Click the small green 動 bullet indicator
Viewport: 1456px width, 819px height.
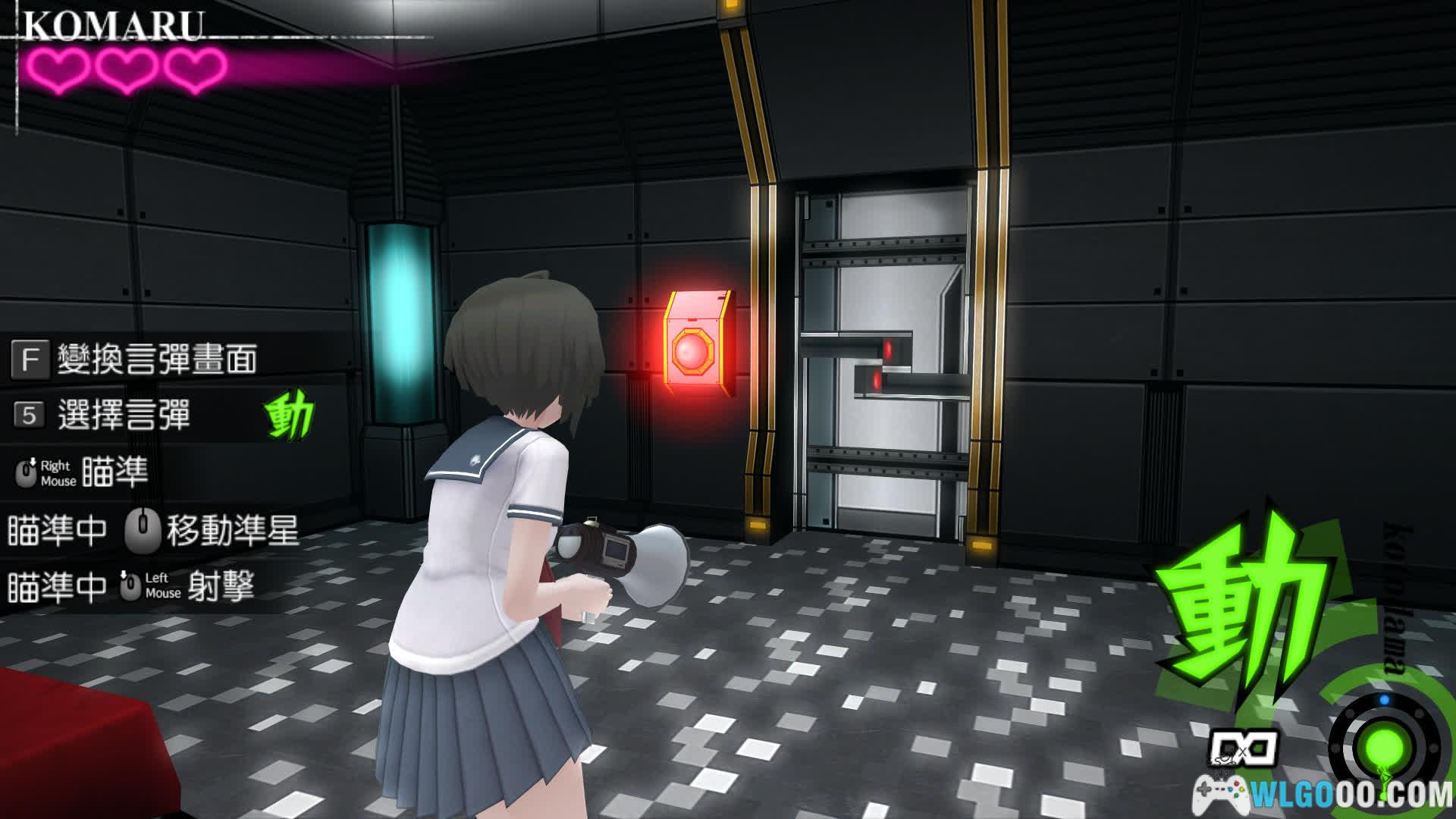point(289,416)
